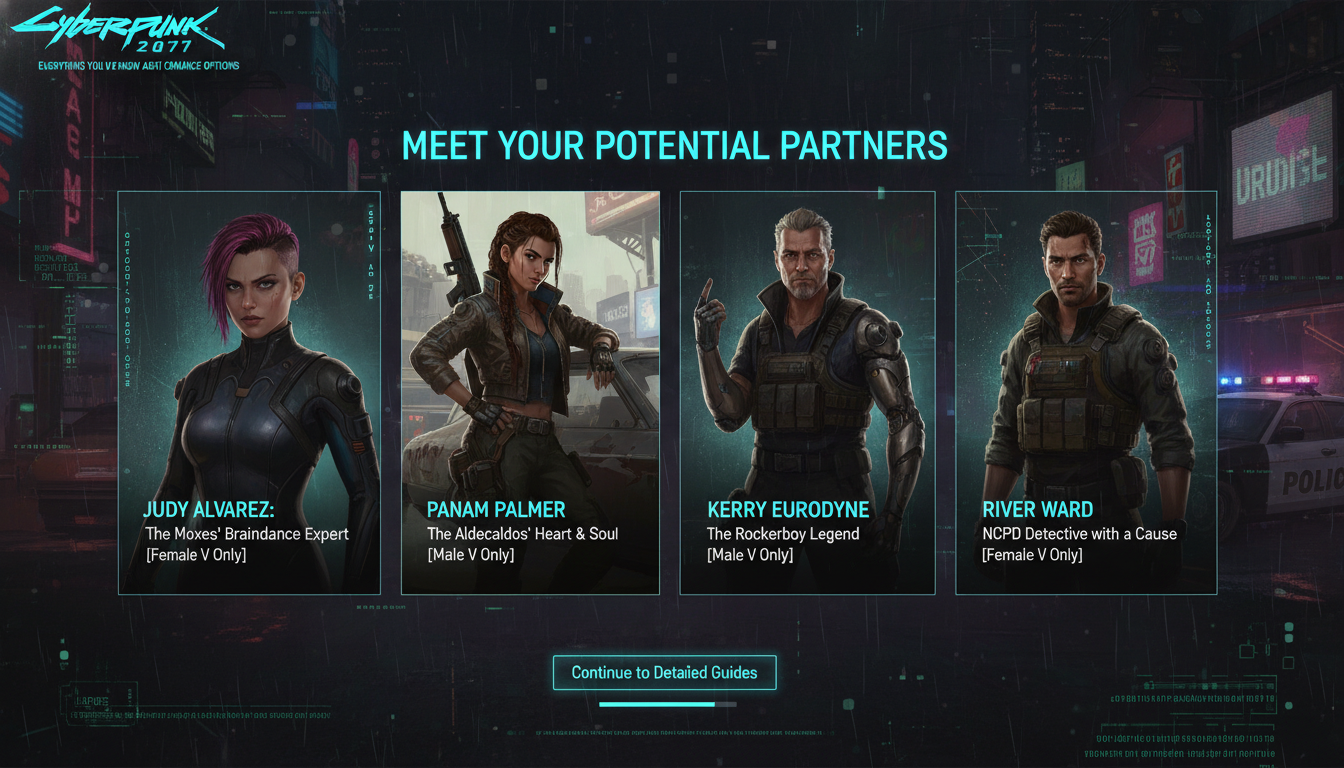Click the Cyberpunk 2077 logo
Screen dimensions: 1344x768
coord(118,32)
